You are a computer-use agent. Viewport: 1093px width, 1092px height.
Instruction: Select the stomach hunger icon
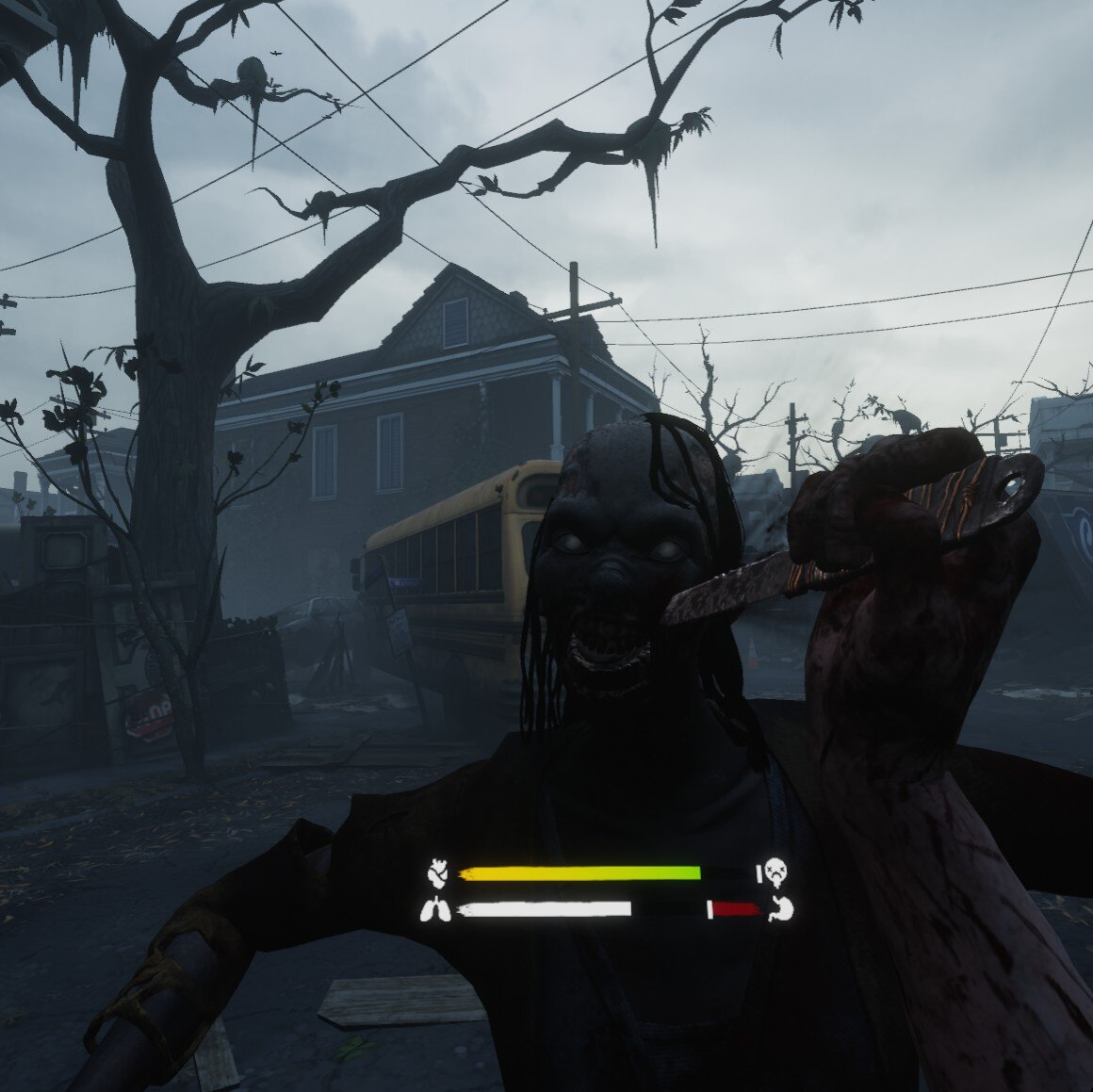pos(781,909)
